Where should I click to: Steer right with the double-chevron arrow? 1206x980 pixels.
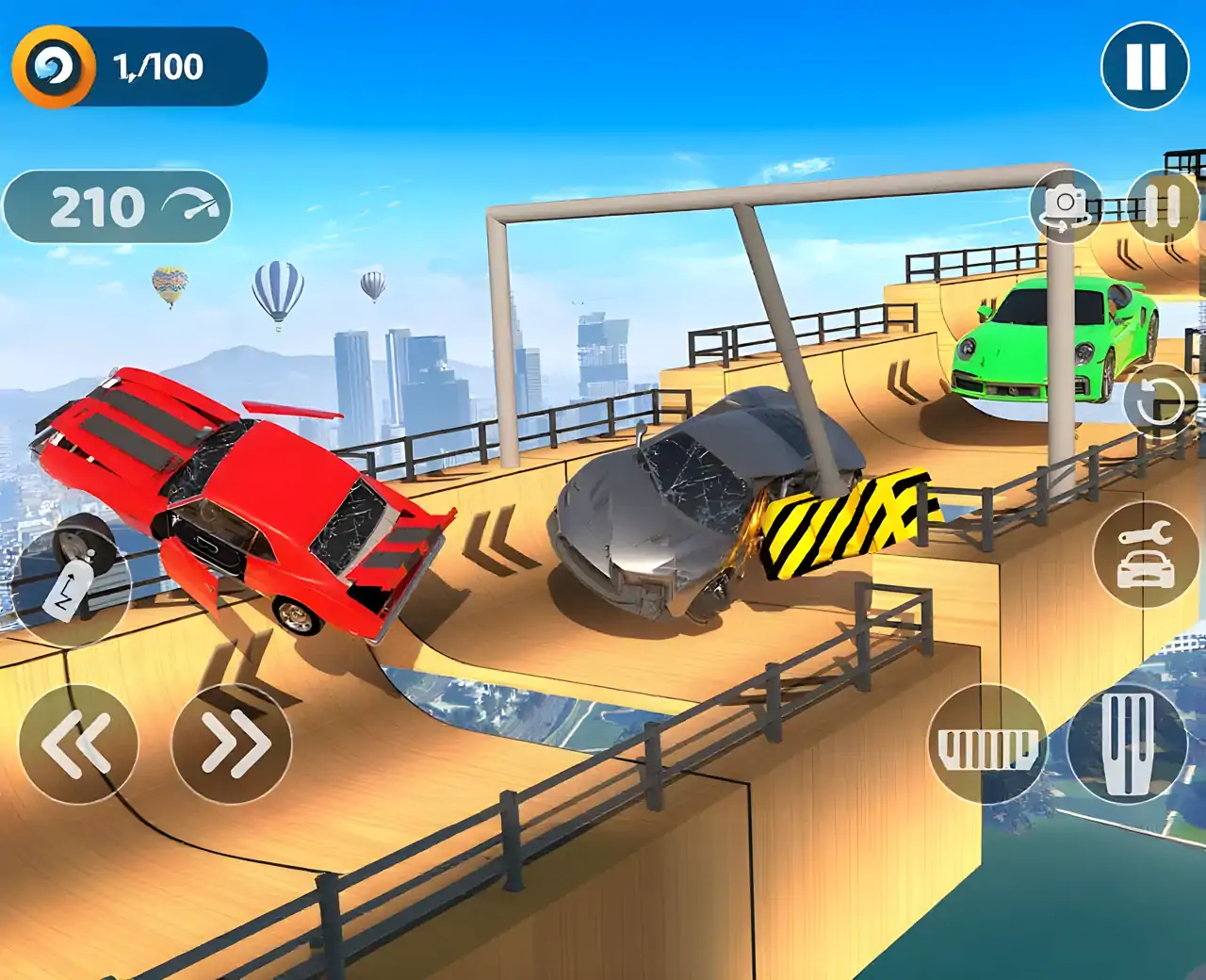tap(232, 744)
